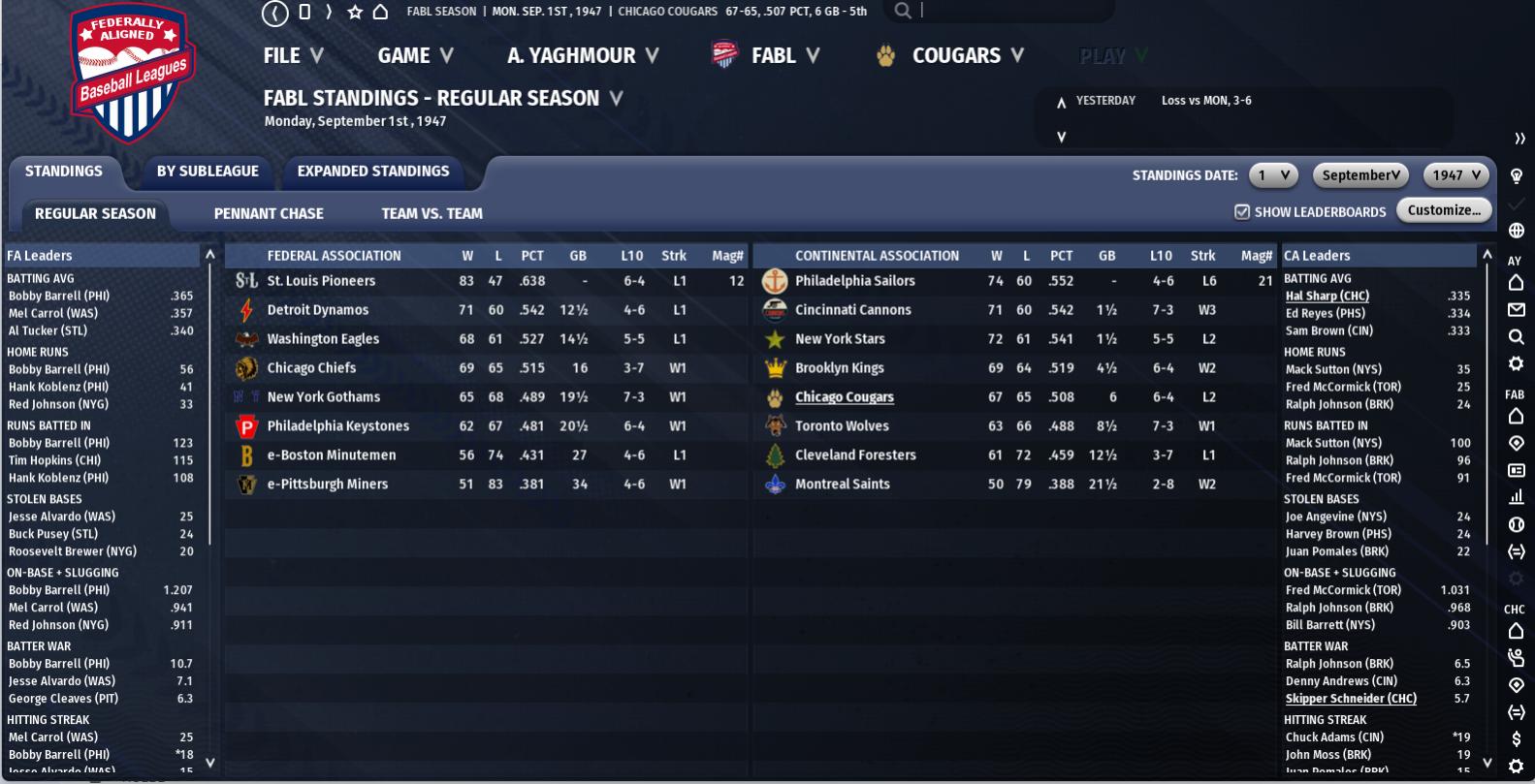Image resolution: width=1535 pixels, height=784 pixels.
Task: Open Hal Sharp's player profile
Action: pos(1327,297)
